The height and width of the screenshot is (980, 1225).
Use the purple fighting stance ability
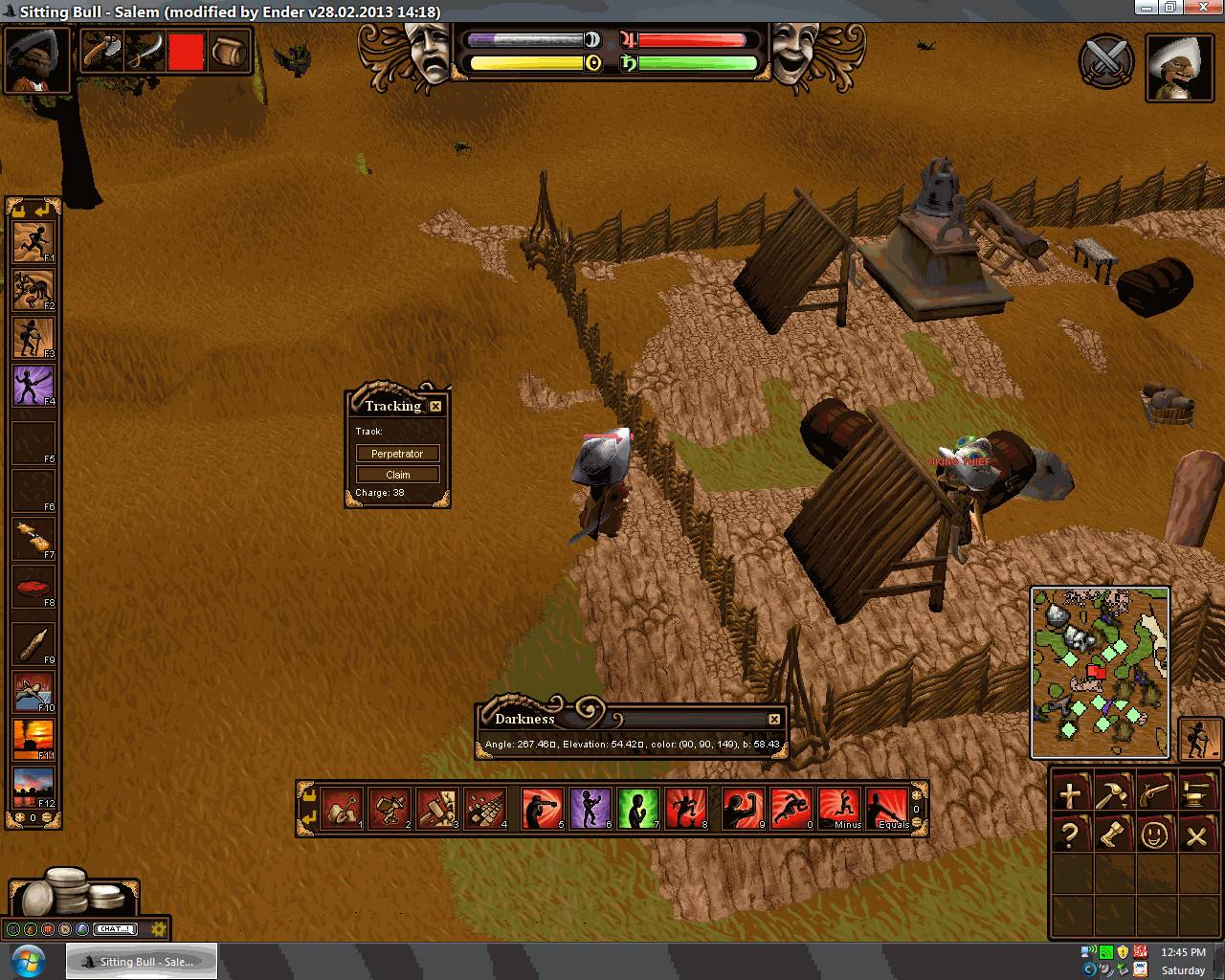click(590, 809)
